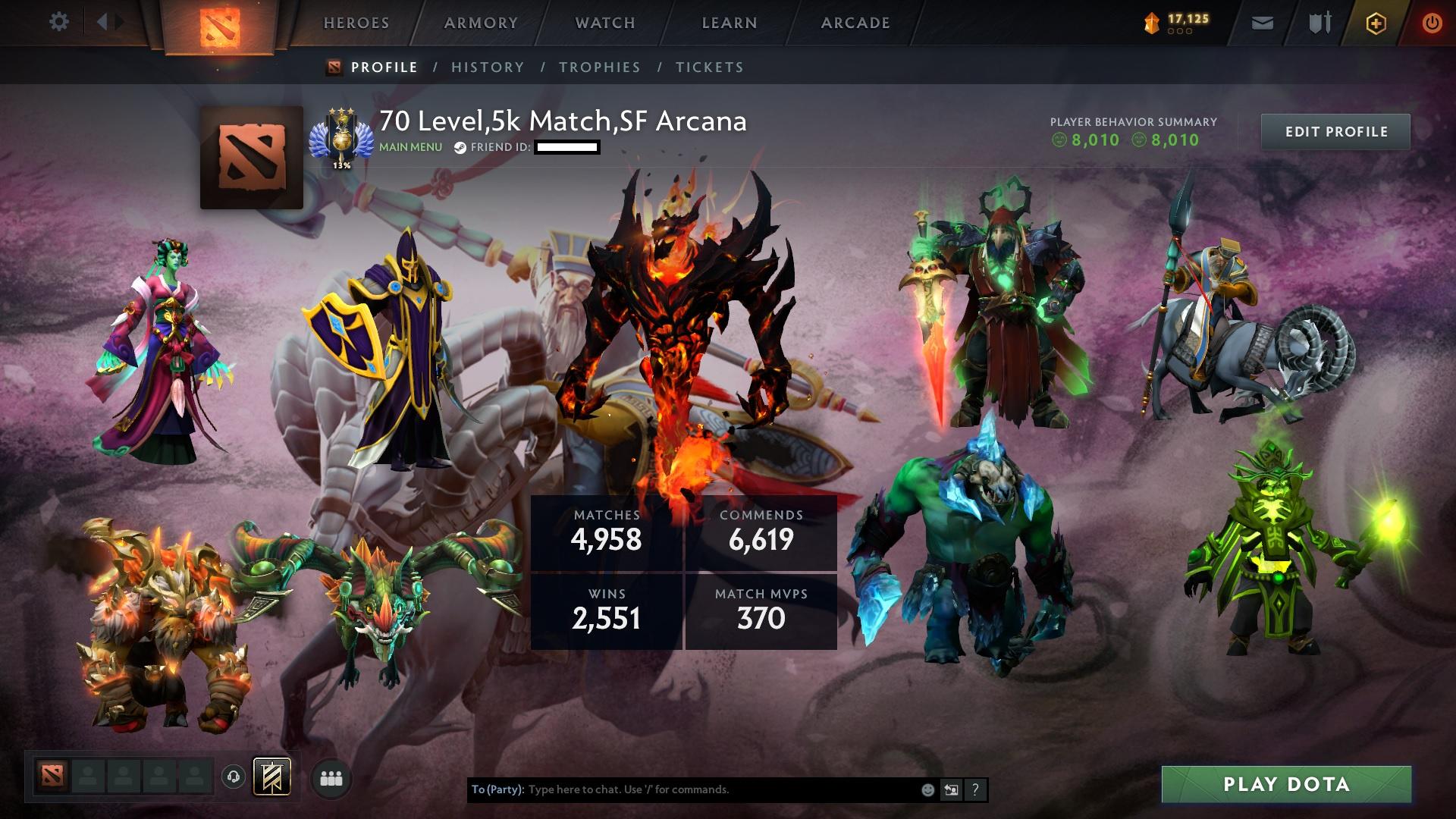Open the TROPHIES tab
The height and width of the screenshot is (819, 1456).
599,67
